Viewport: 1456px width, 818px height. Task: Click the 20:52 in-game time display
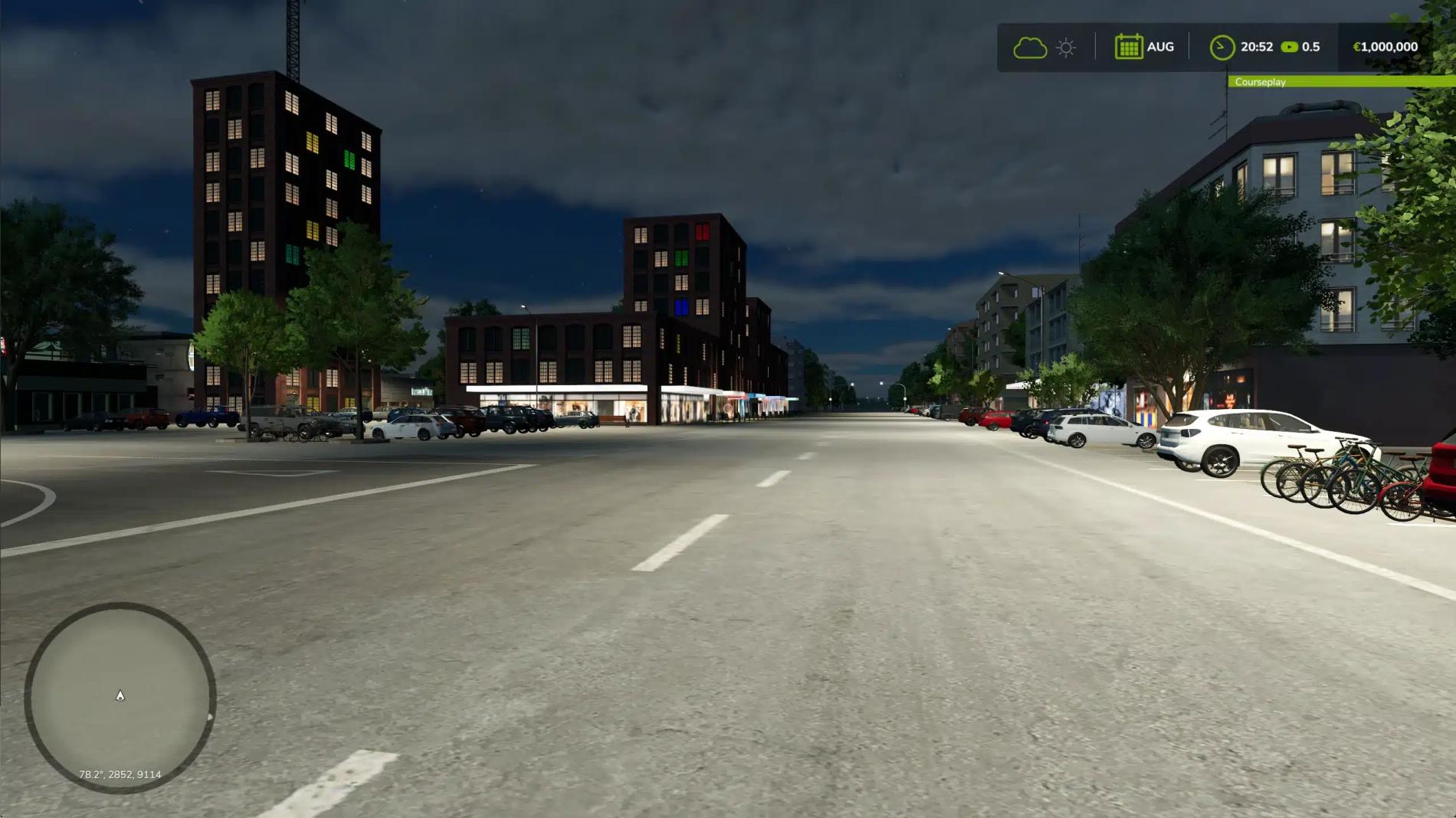point(1258,47)
